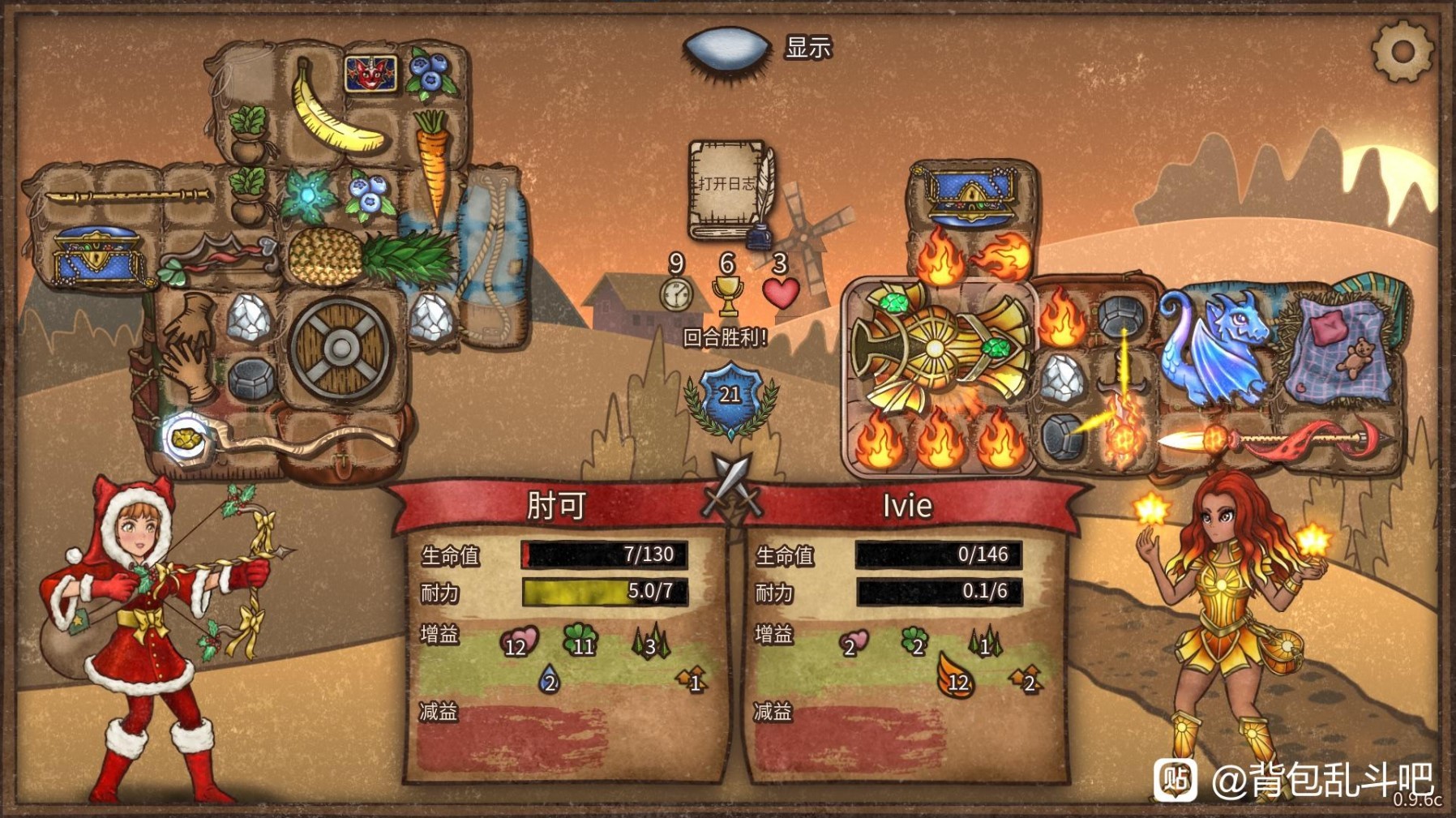
Task: Open the settings gear
Action: [1402, 52]
